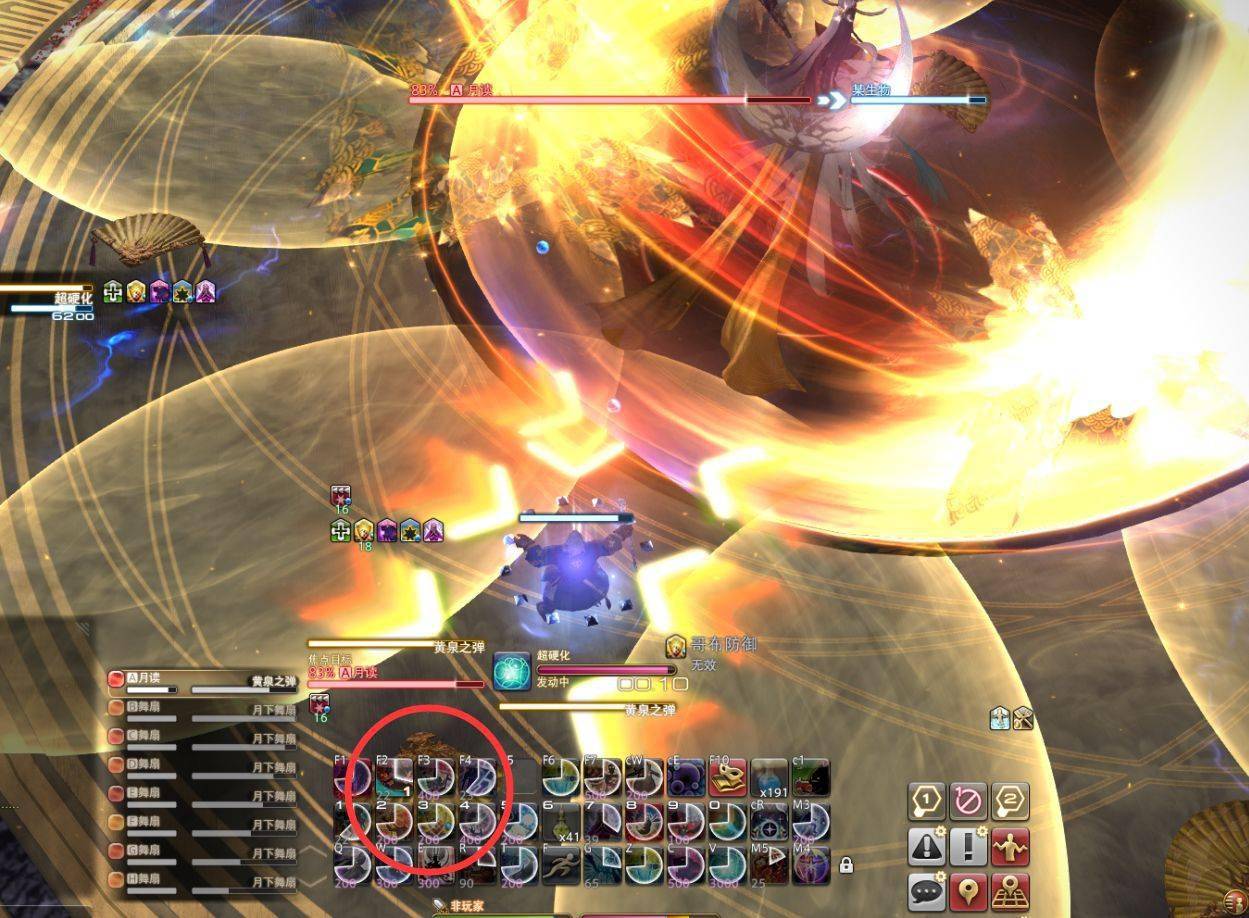Click the pink clear-marker circle button

tap(969, 802)
